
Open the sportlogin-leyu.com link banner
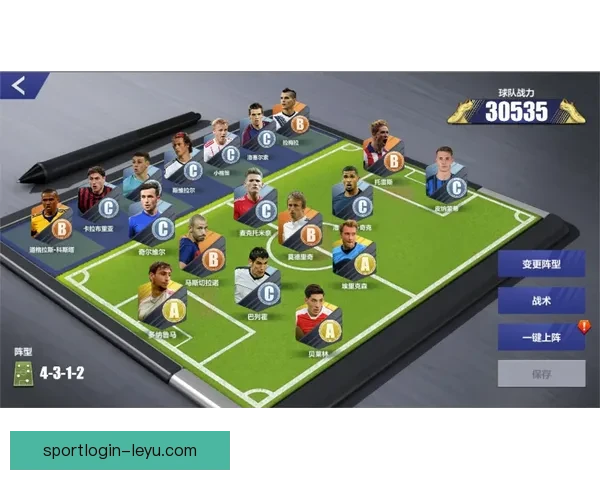coord(120,449)
